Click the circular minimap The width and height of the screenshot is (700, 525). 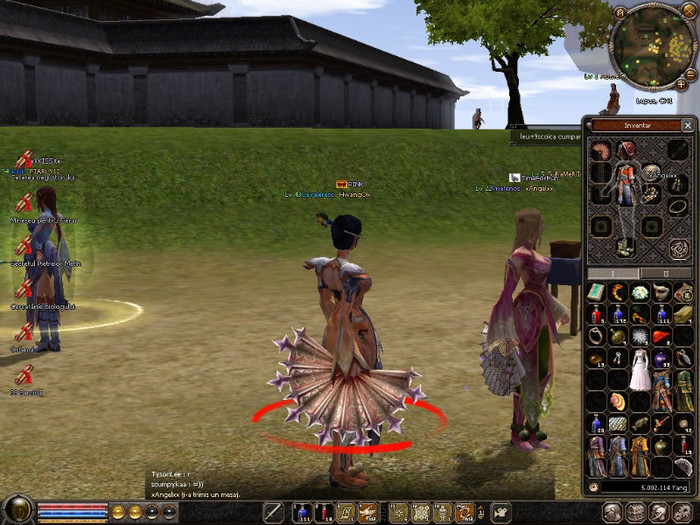tap(652, 46)
